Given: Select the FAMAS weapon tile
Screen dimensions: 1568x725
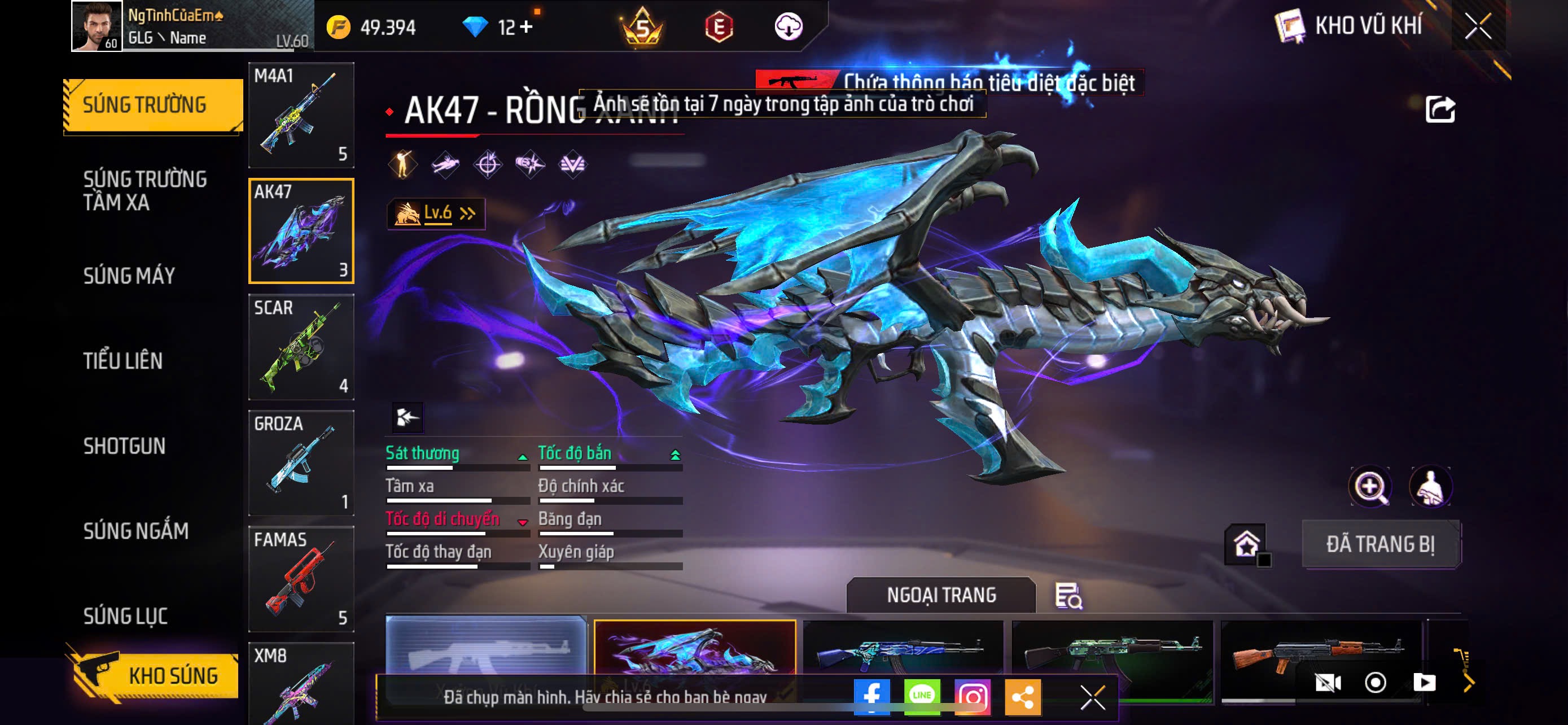Looking at the screenshot, I should 301,578.
